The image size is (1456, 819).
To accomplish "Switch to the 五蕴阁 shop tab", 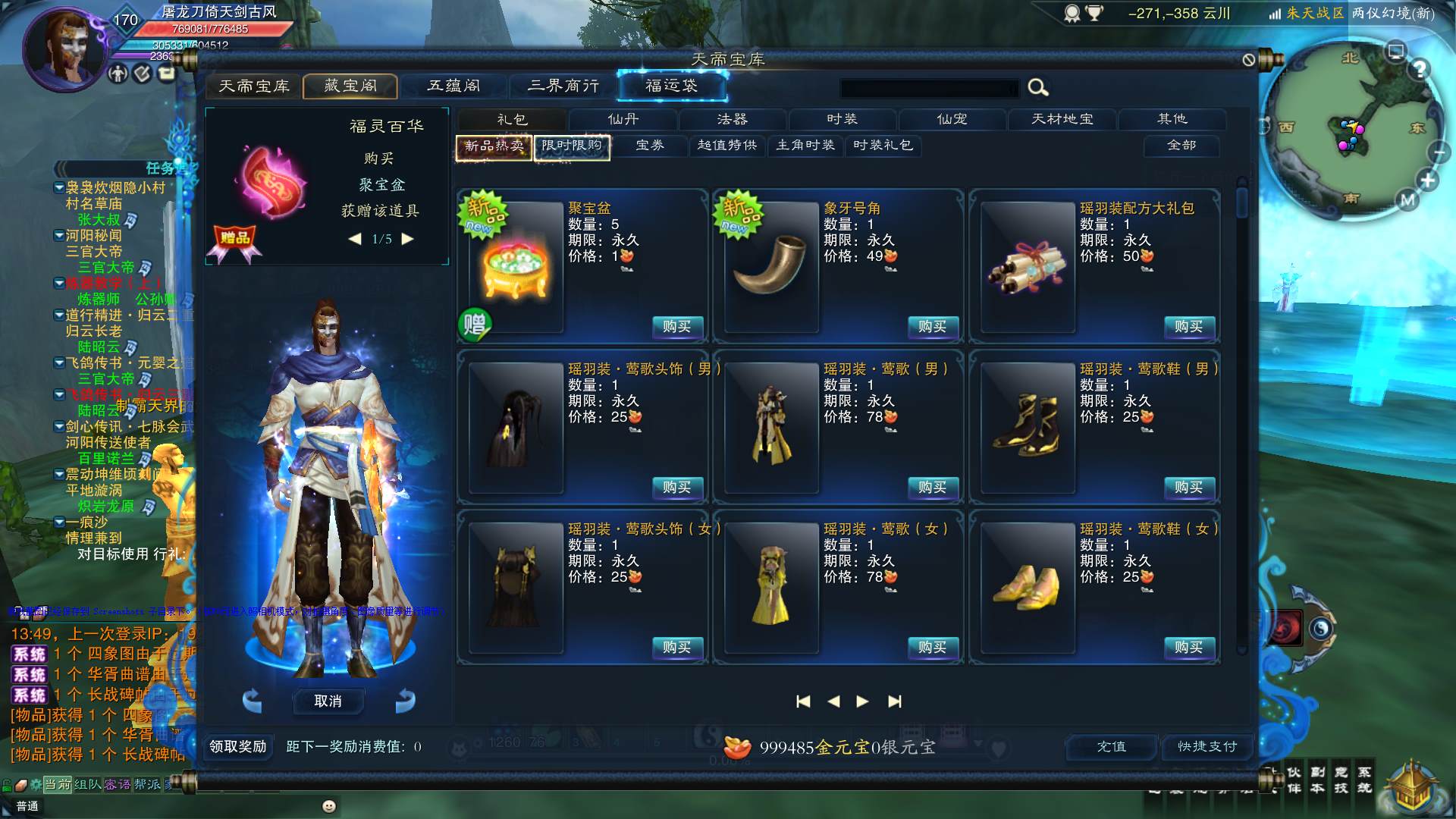I will [453, 86].
